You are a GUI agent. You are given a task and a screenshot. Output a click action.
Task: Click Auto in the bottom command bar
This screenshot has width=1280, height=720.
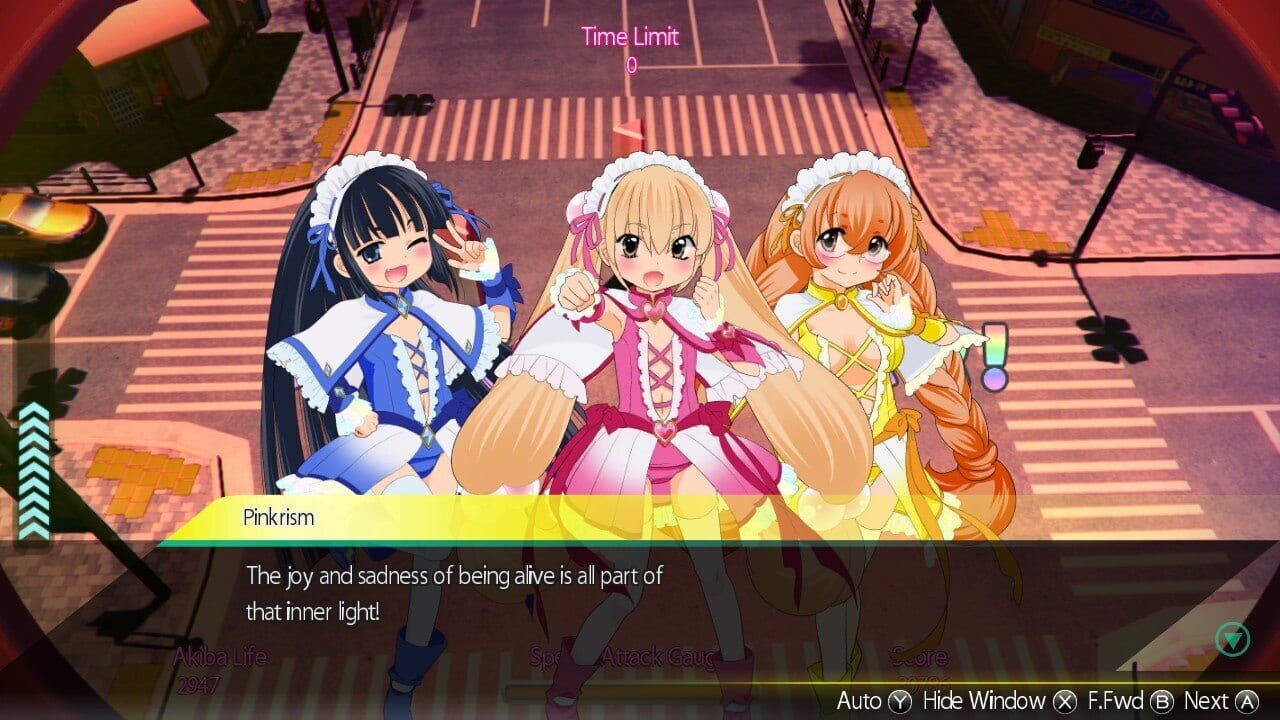(x=860, y=701)
